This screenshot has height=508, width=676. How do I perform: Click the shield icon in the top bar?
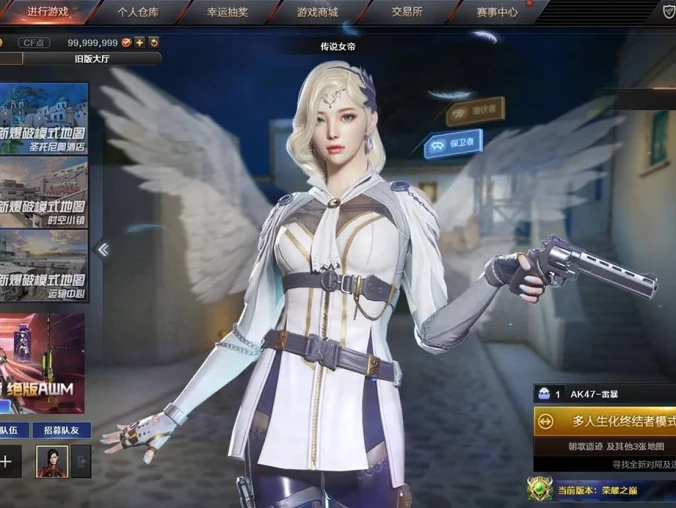click(x=668, y=11)
